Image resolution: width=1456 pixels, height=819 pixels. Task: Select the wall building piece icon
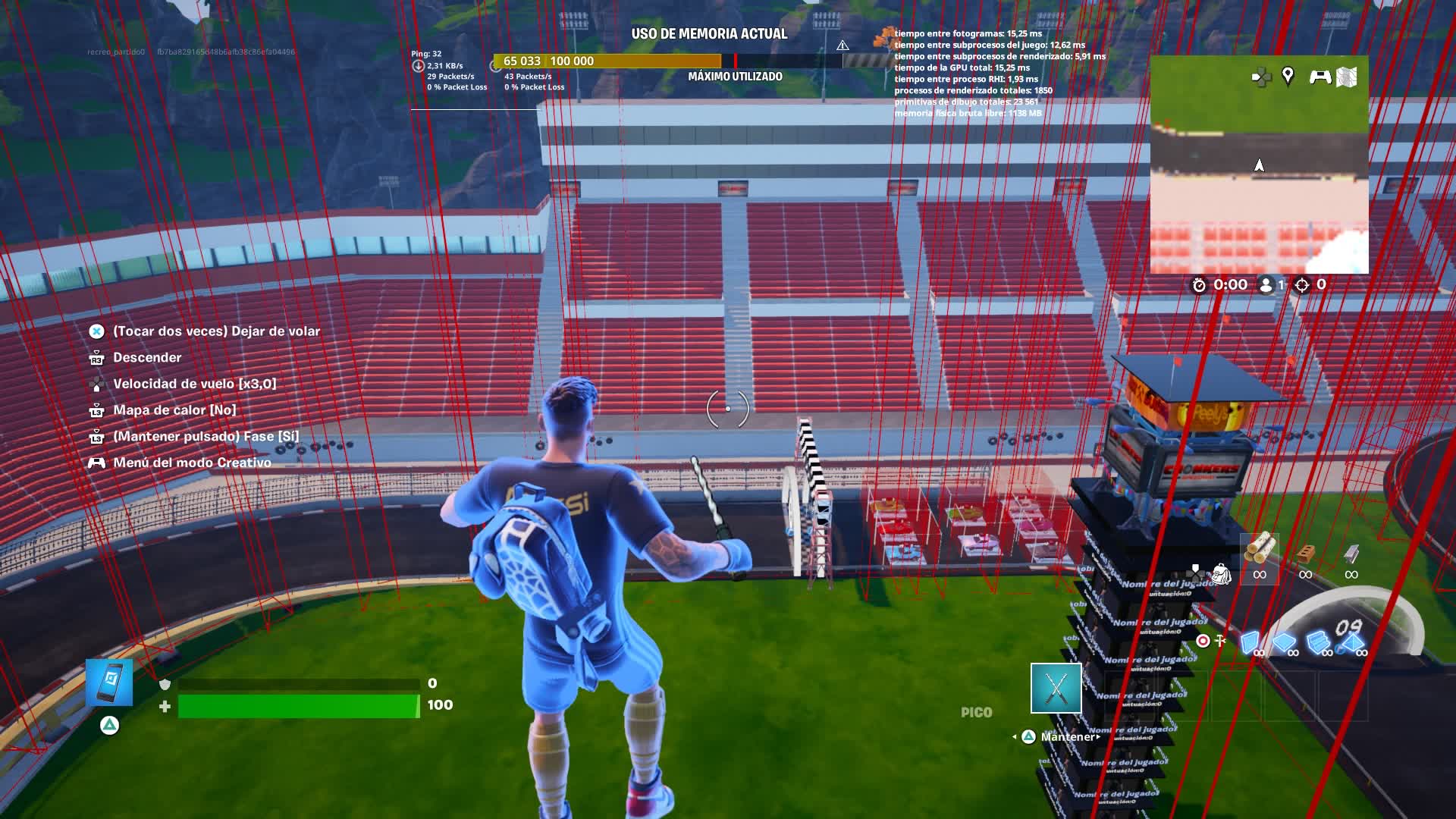click(1250, 642)
